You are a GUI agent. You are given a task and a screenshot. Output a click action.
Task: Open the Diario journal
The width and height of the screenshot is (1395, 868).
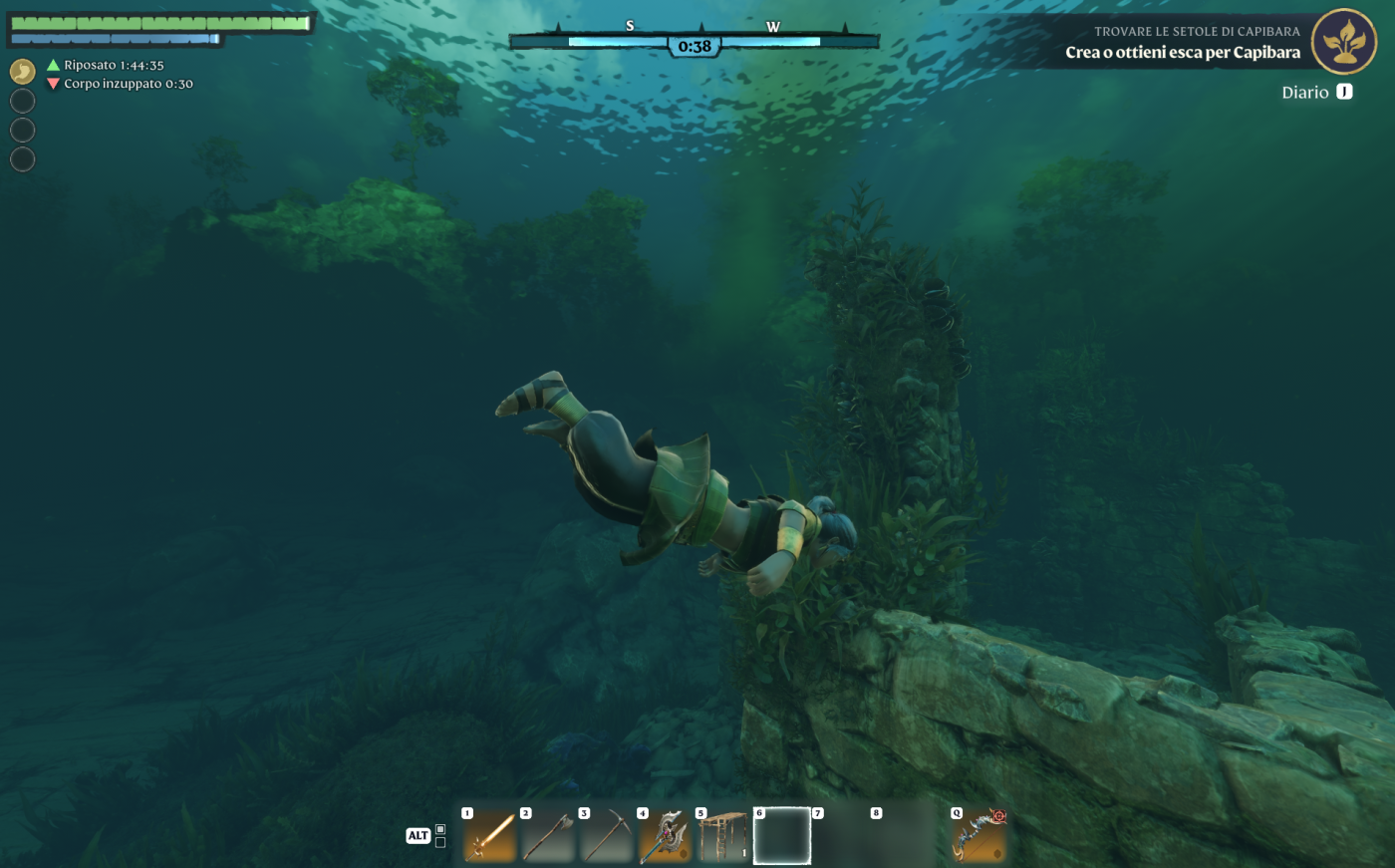[1316, 92]
